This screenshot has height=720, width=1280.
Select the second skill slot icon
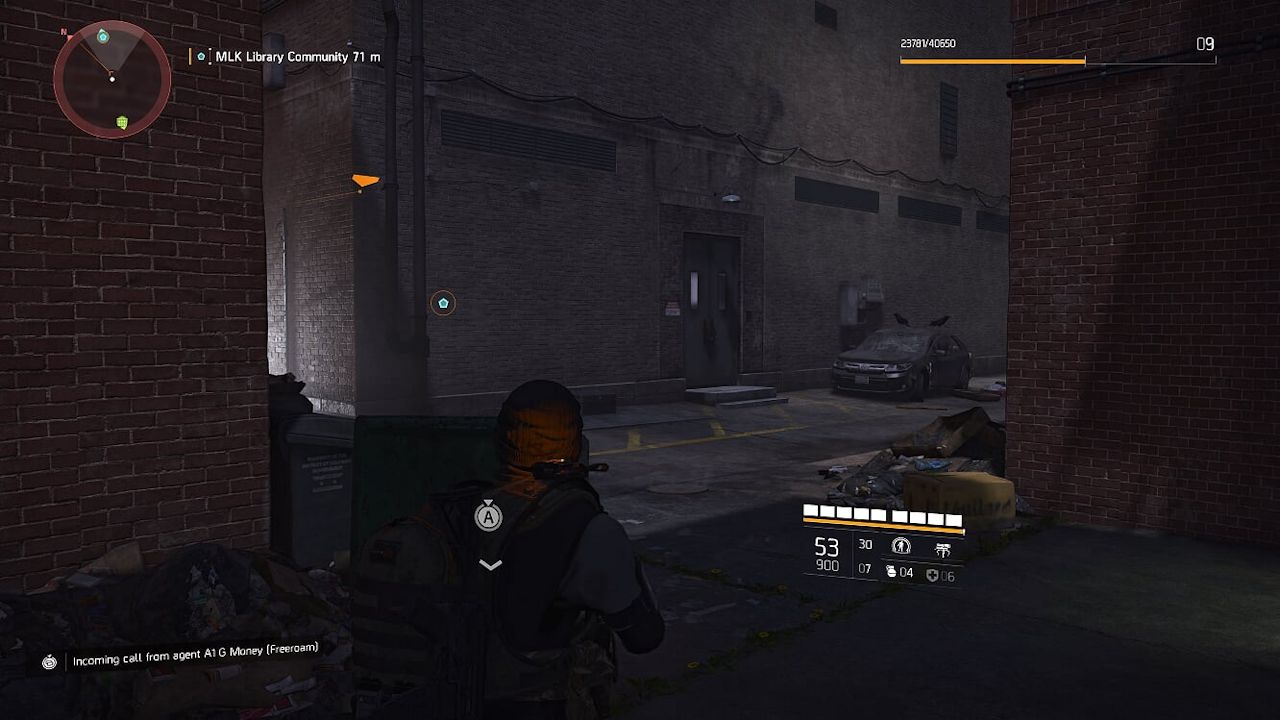[x=944, y=548]
